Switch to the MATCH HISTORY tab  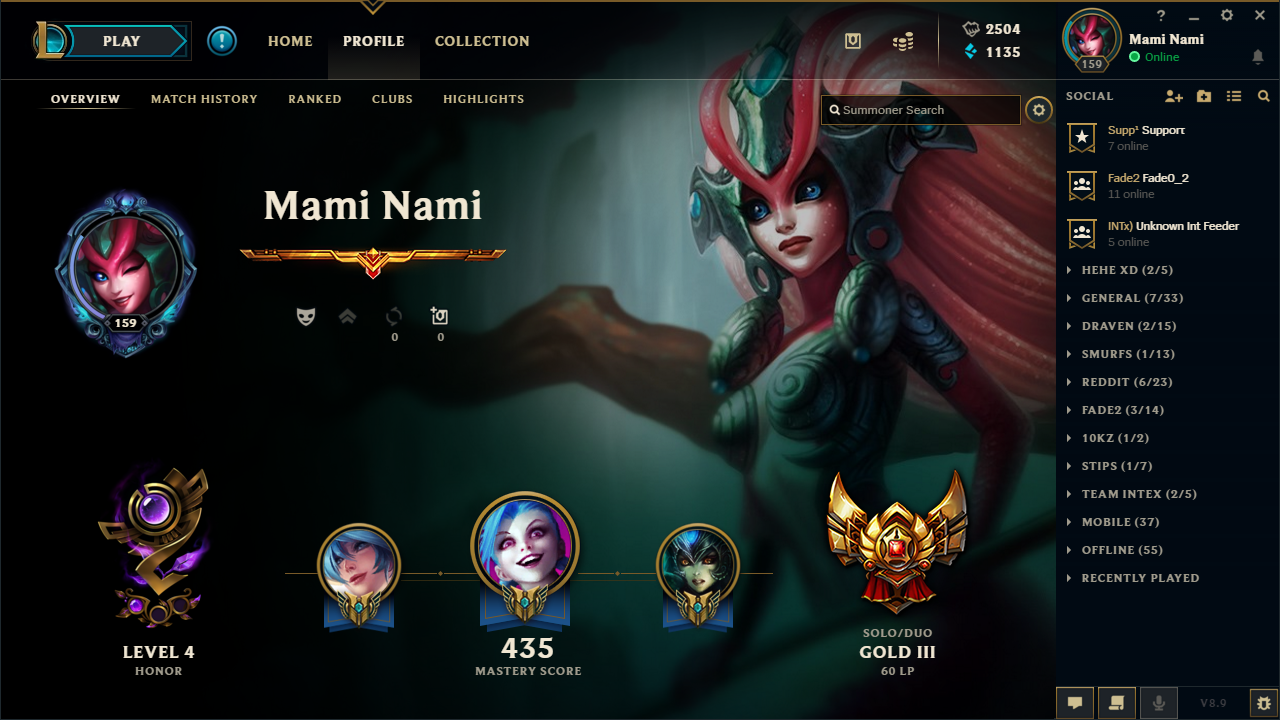click(204, 99)
